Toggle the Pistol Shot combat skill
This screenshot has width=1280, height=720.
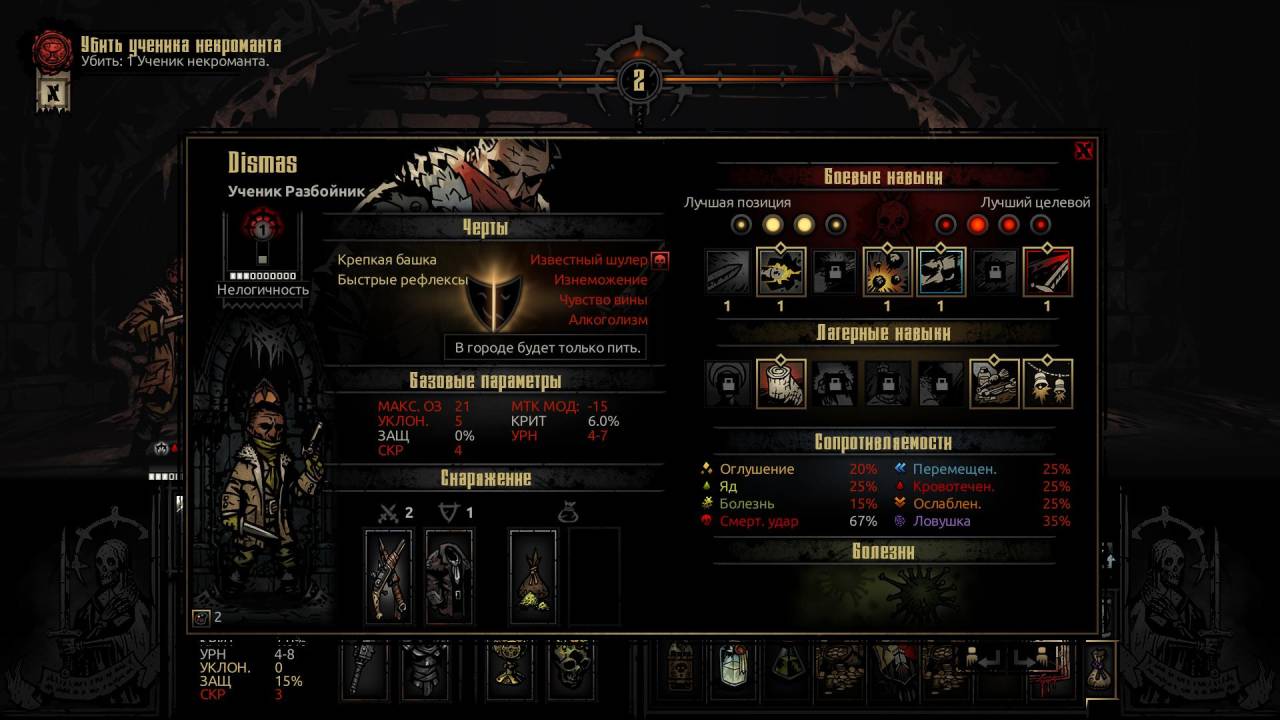(780, 272)
